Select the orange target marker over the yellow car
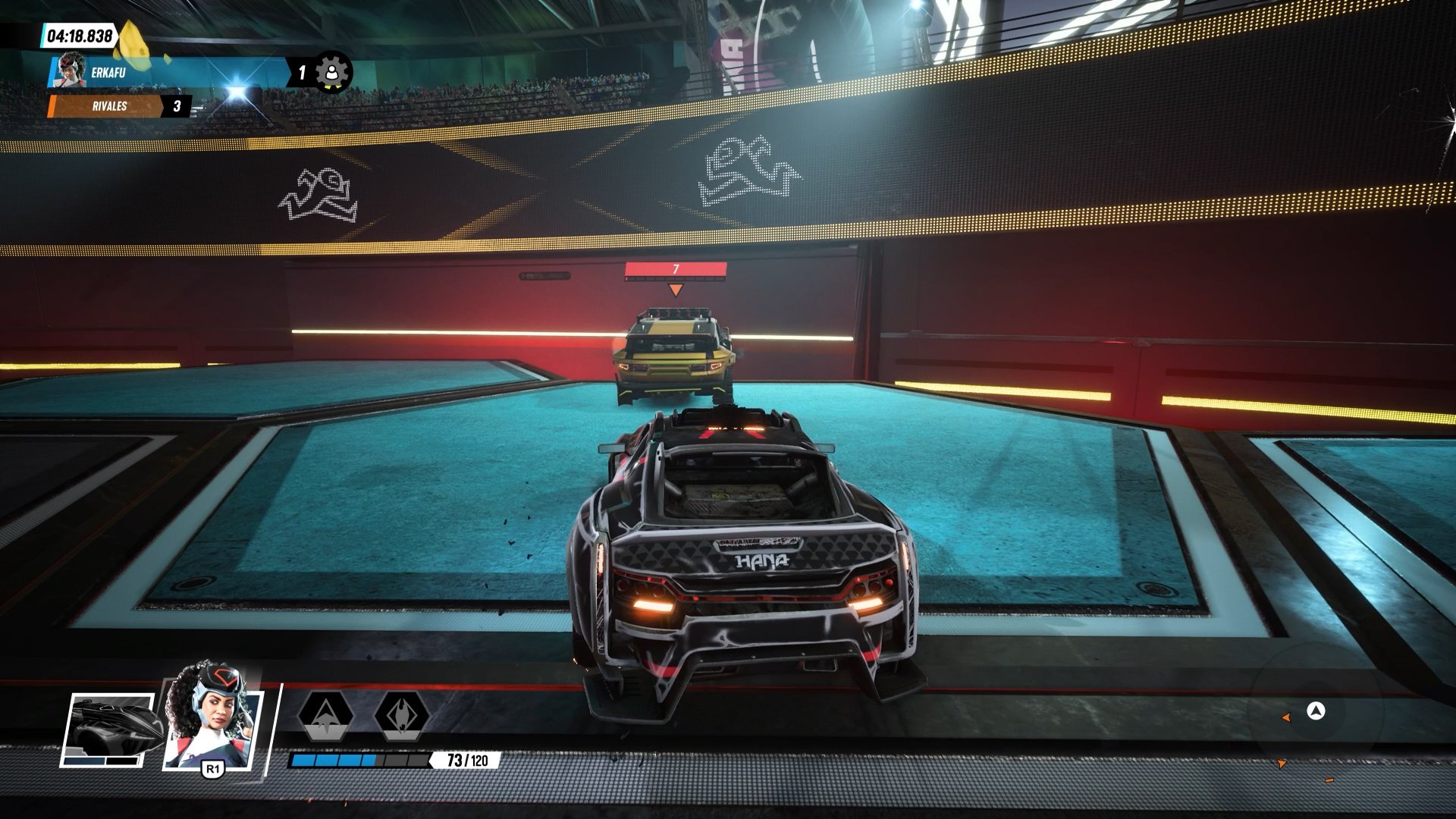 (x=675, y=290)
